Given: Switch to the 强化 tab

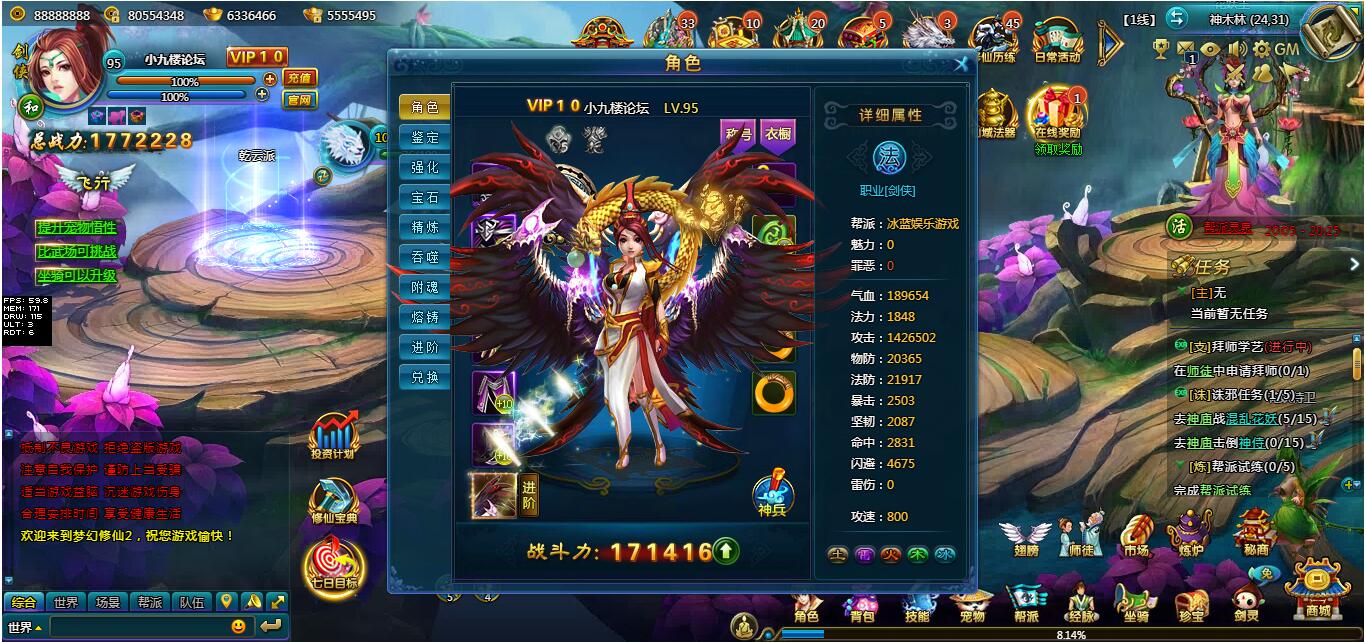Looking at the screenshot, I should [x=424, y=168].
